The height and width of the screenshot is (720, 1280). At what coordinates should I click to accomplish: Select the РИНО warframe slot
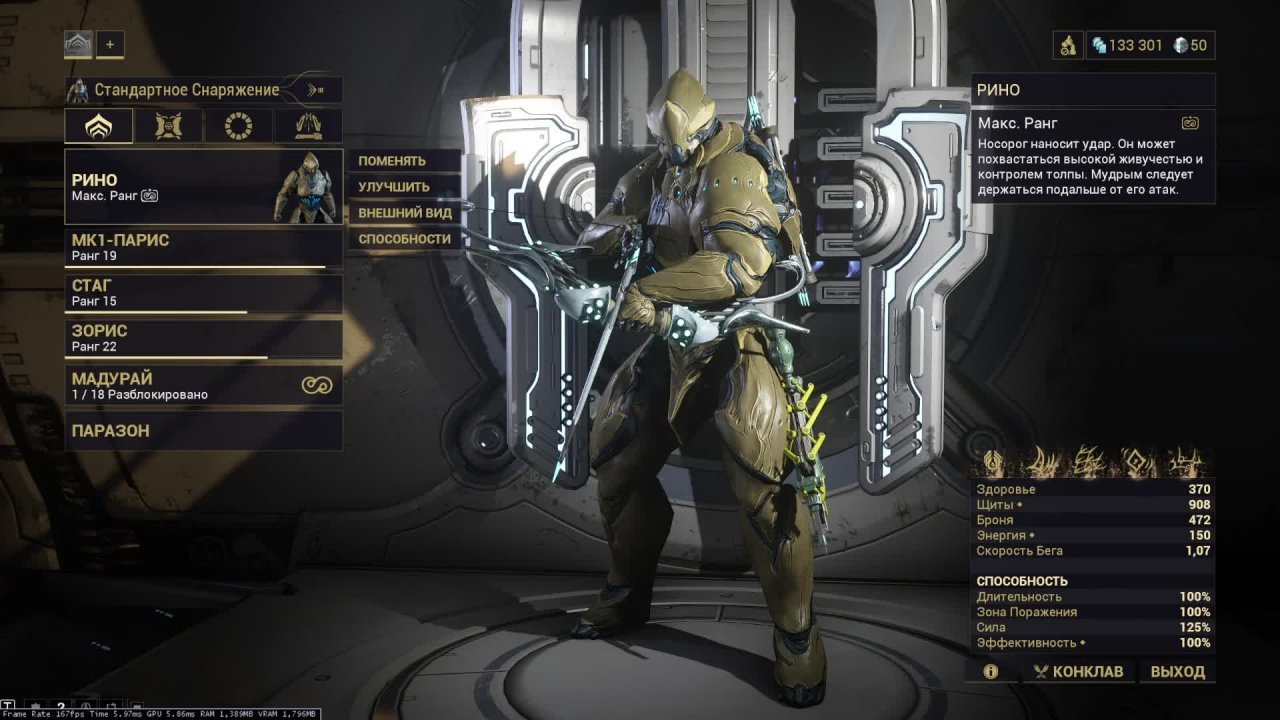pos(203,187)
